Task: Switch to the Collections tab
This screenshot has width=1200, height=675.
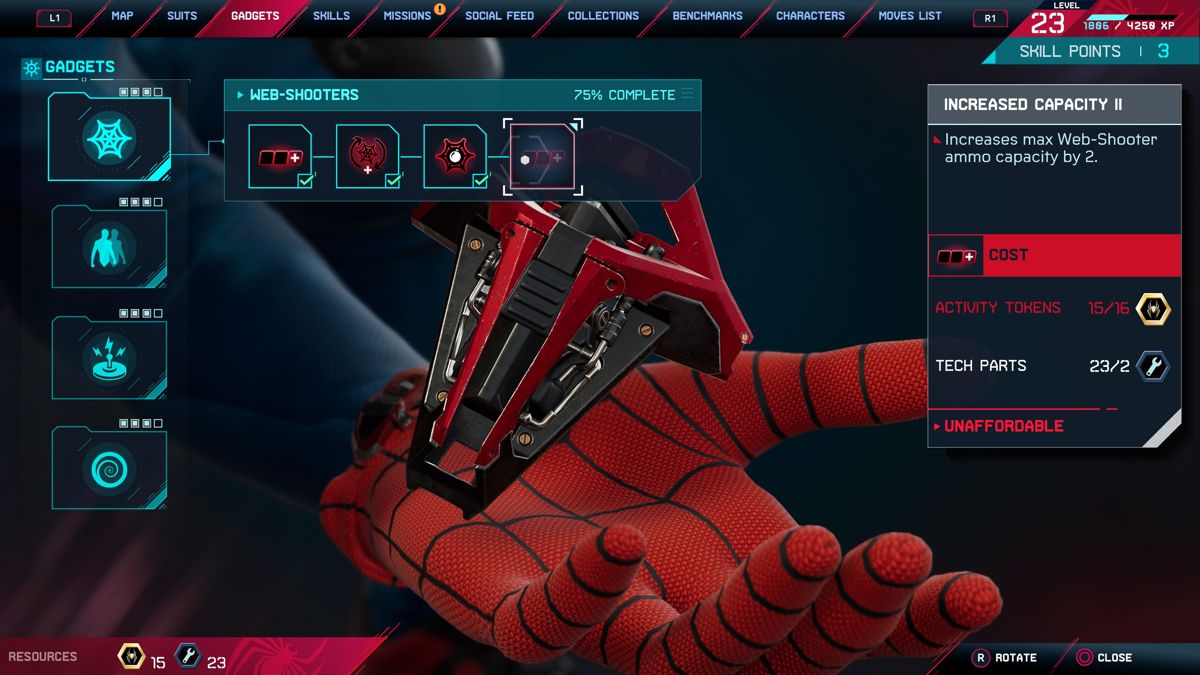Action: [603, 16]
